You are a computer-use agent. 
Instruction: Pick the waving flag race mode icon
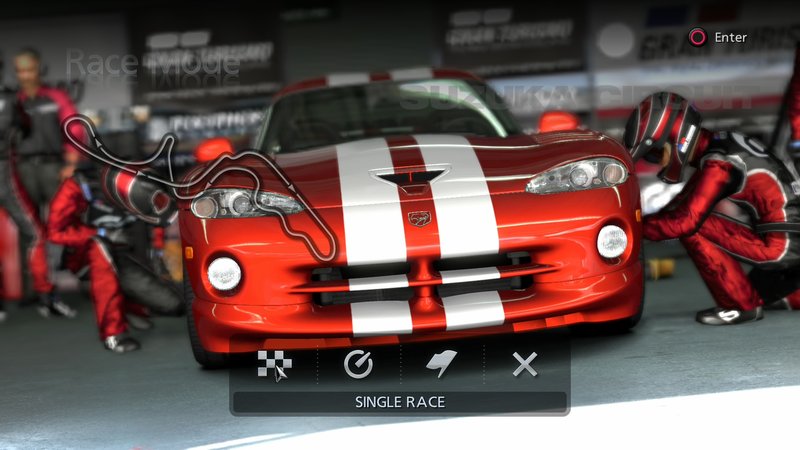pos(441,364)
